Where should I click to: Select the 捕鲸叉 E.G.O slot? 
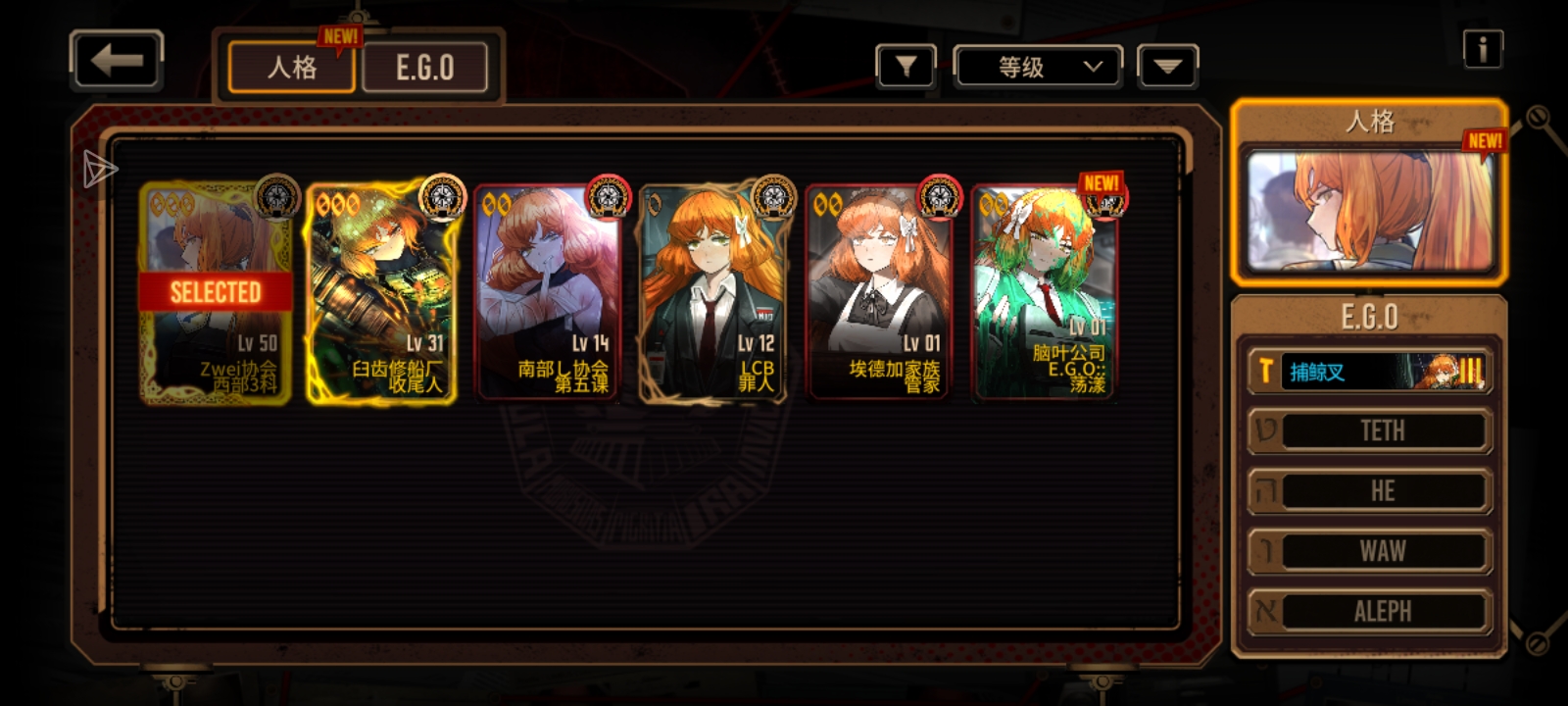click(1369, 372)
